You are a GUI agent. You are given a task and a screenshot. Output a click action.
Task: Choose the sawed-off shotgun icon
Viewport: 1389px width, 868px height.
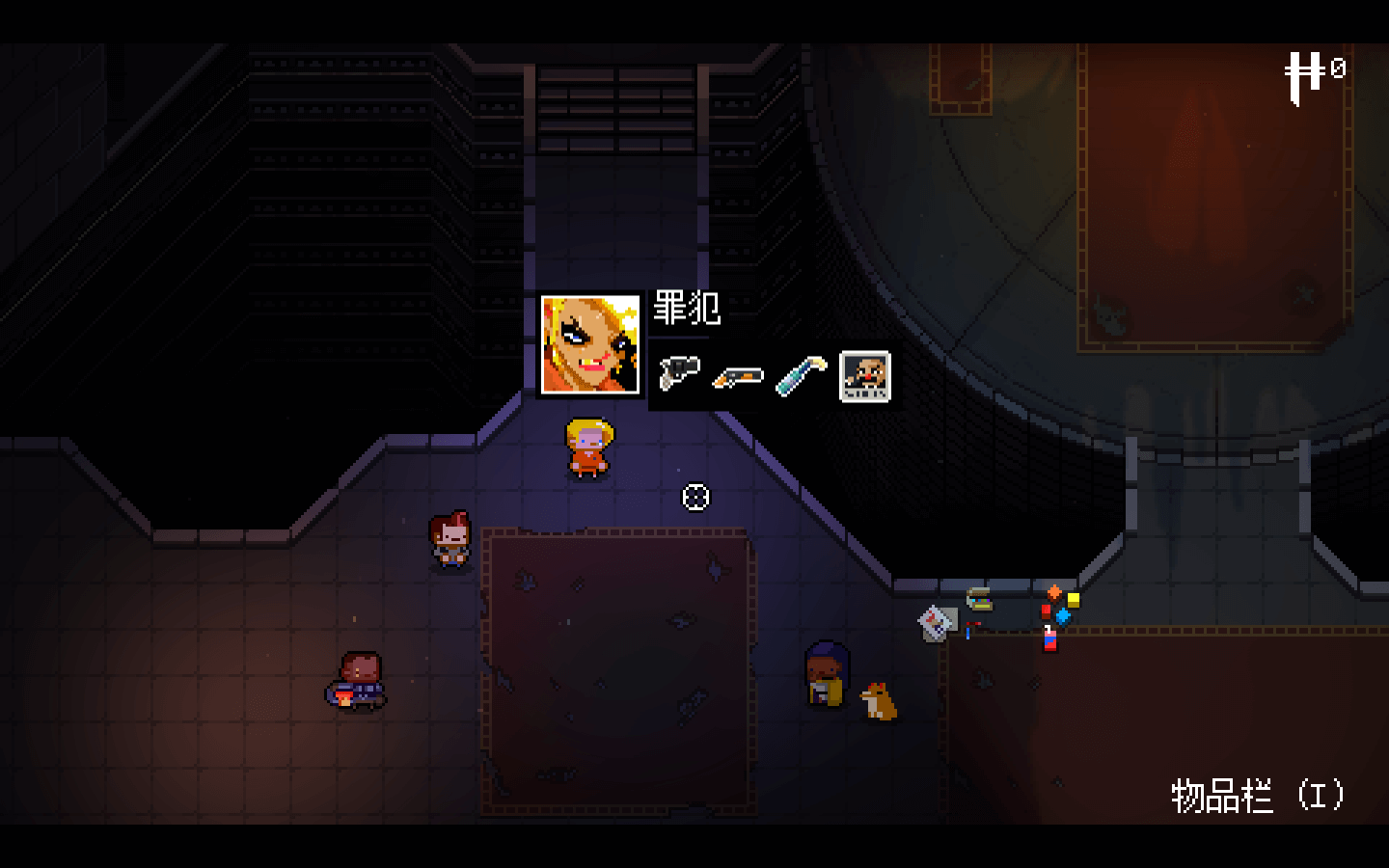click(738, 377)
